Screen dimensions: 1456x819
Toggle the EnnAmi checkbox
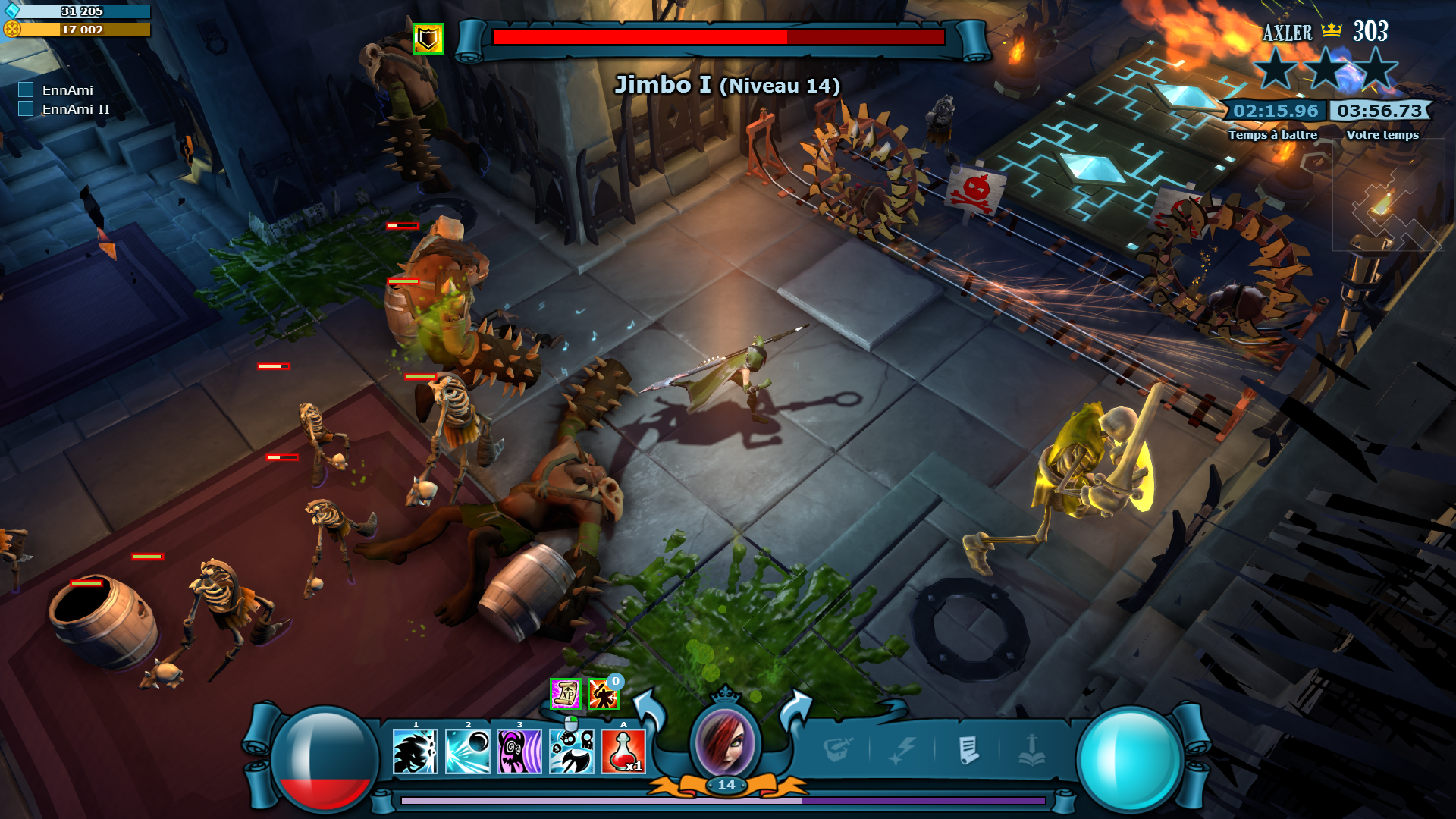pos(26,90)
